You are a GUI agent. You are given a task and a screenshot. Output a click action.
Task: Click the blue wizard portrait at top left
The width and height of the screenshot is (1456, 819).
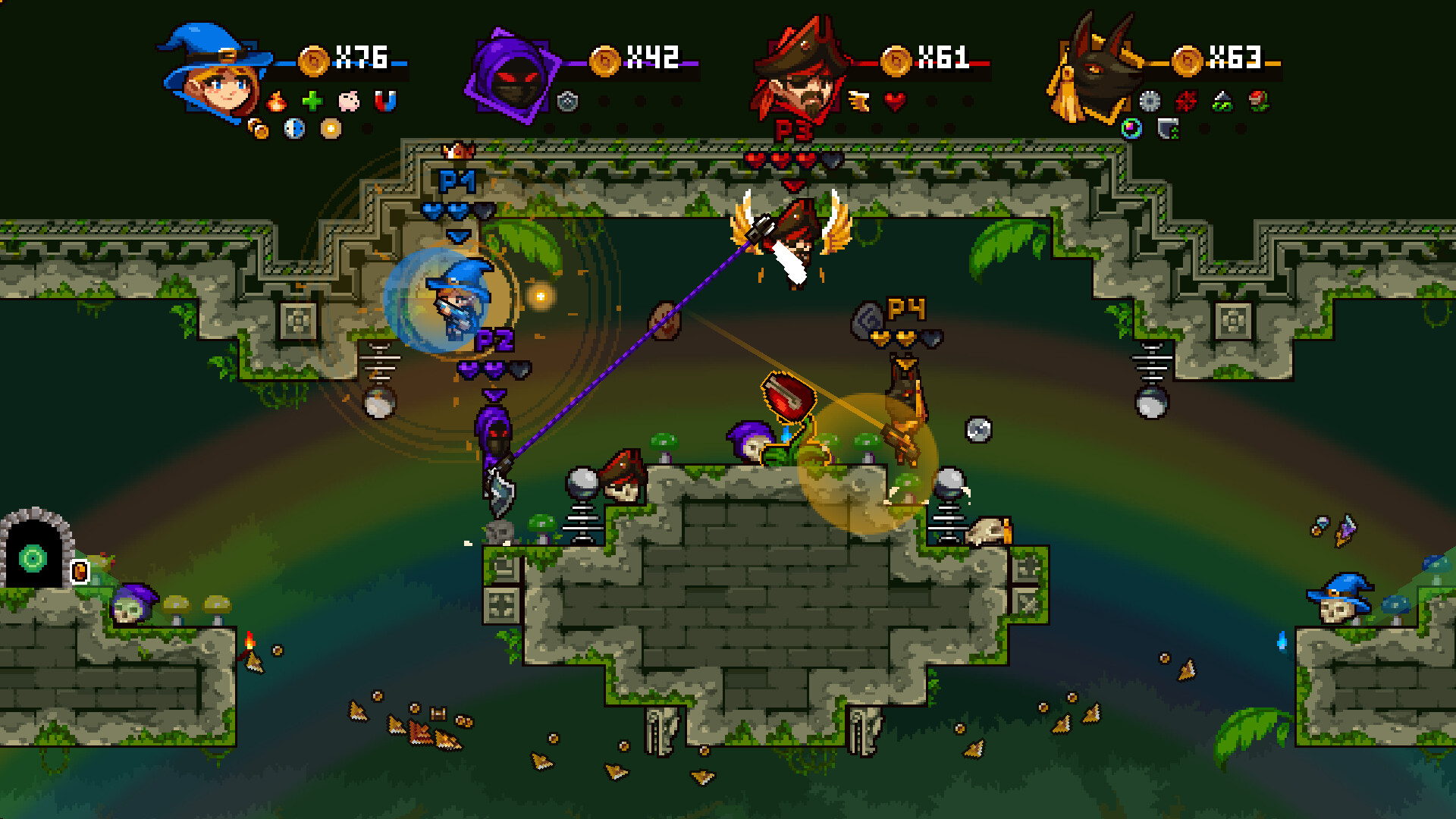click(x=212, y=68)
